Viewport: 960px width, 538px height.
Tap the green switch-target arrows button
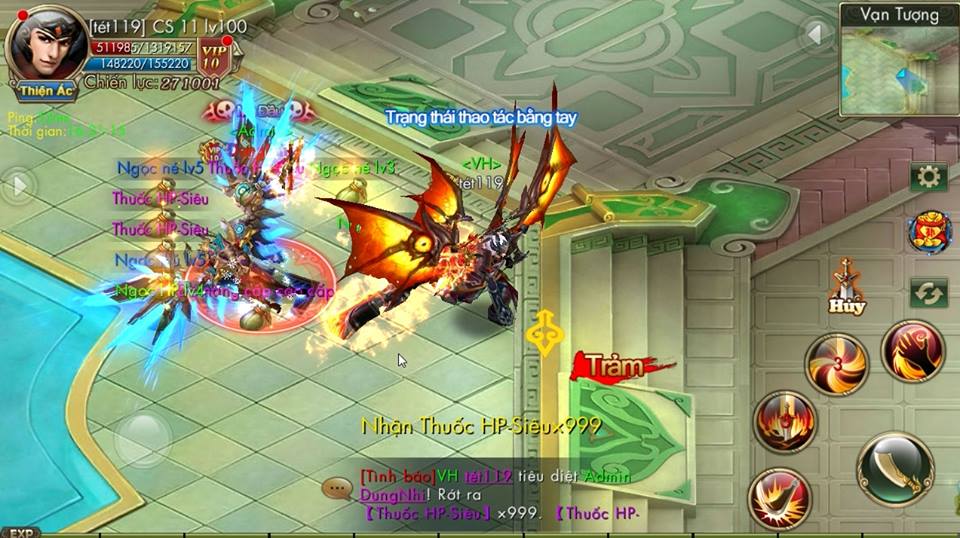click(929, 293)
